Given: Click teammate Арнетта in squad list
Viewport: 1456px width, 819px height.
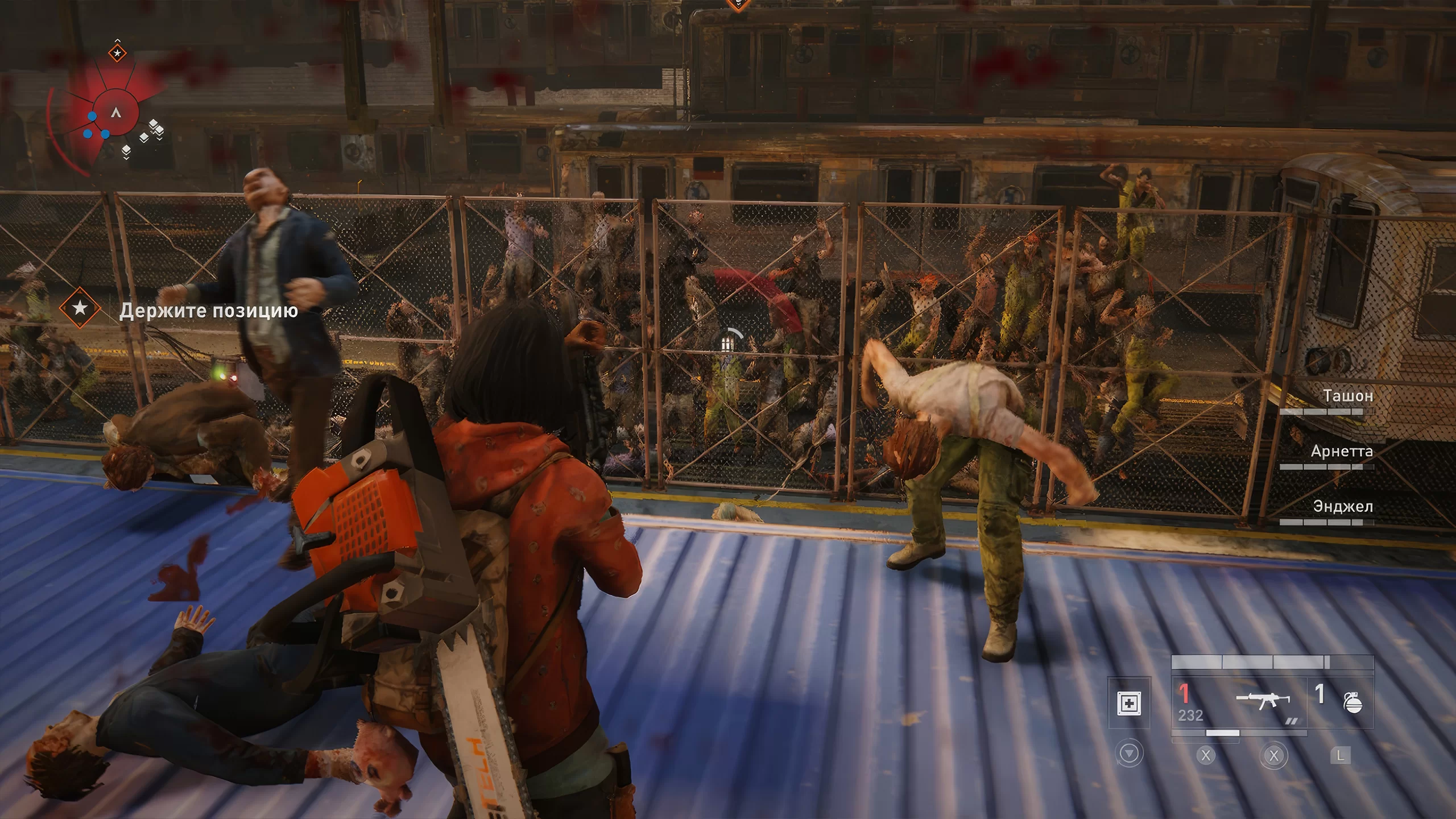Looking at the screenshot, I should (x=1342, y=452).
